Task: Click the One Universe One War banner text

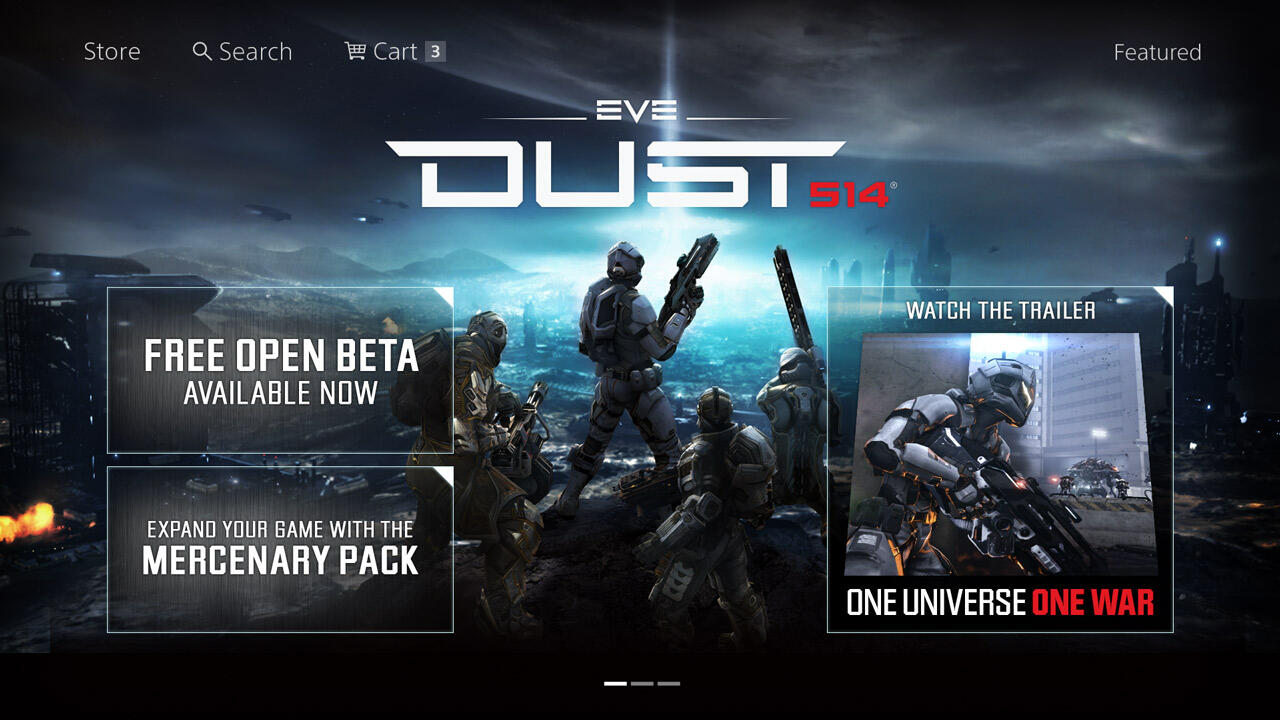Action: click(1000, 603)
